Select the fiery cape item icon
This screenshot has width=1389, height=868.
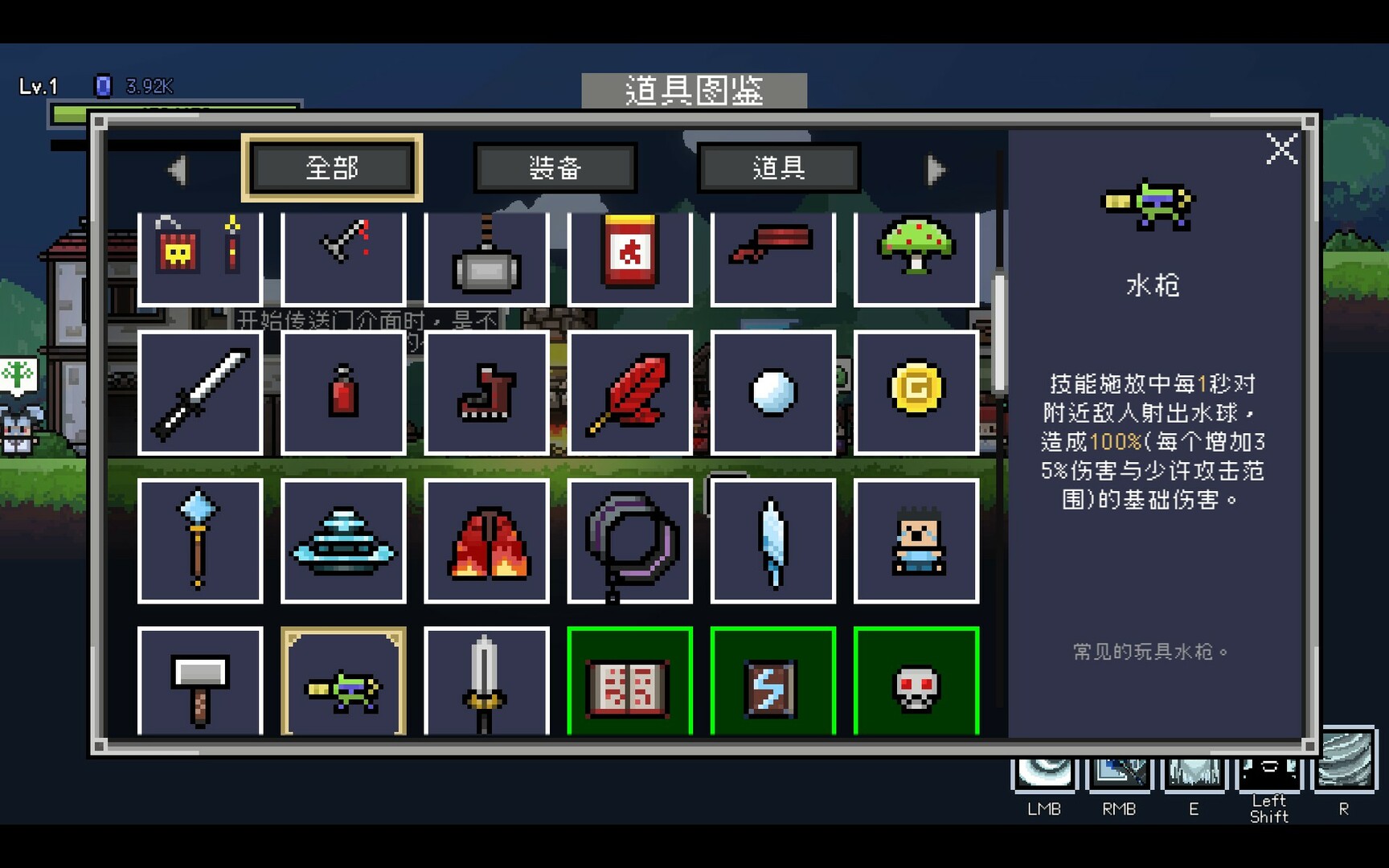pos(487,540)
